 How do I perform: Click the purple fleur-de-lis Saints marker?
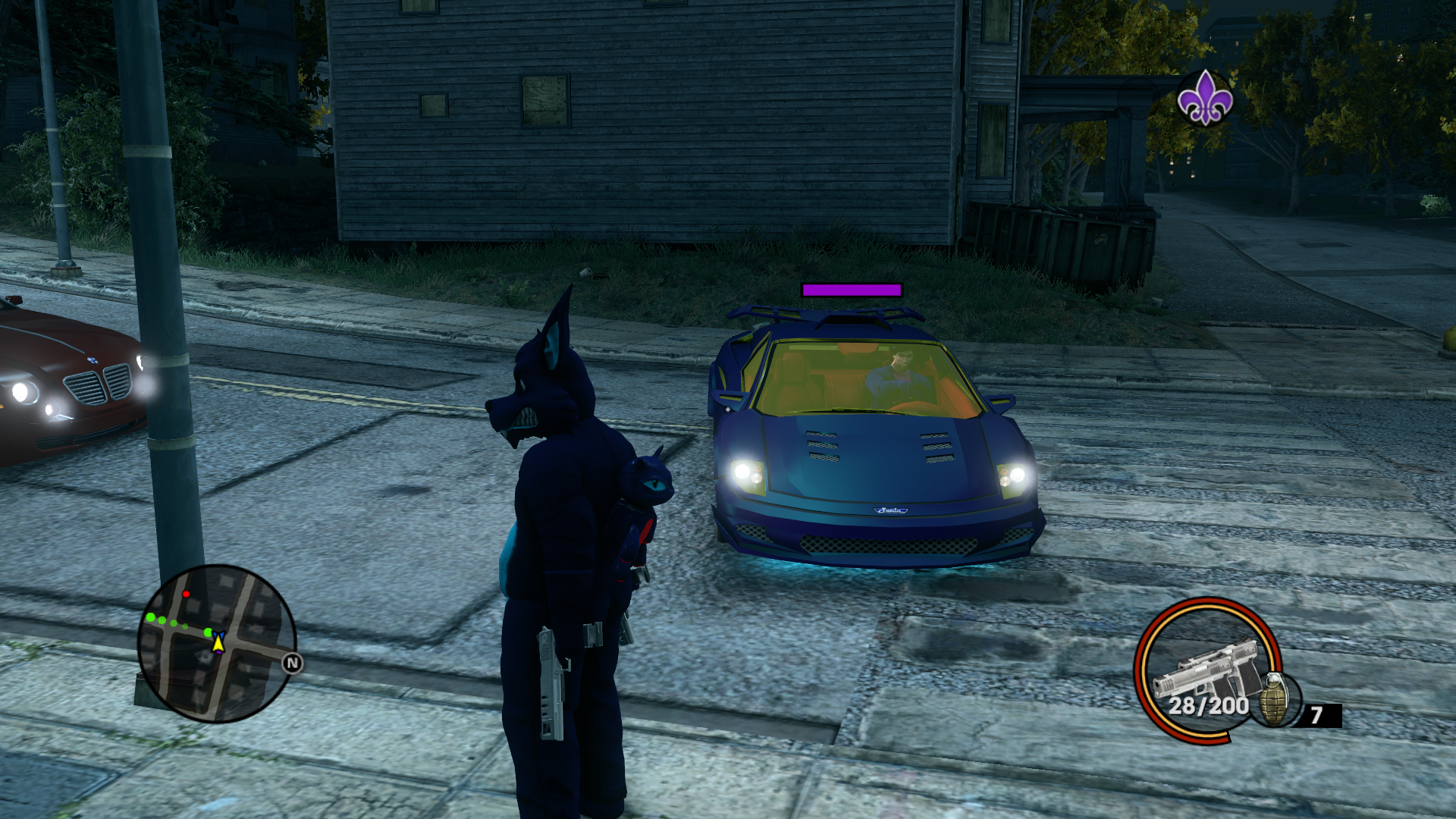(x=1204, y=98)
